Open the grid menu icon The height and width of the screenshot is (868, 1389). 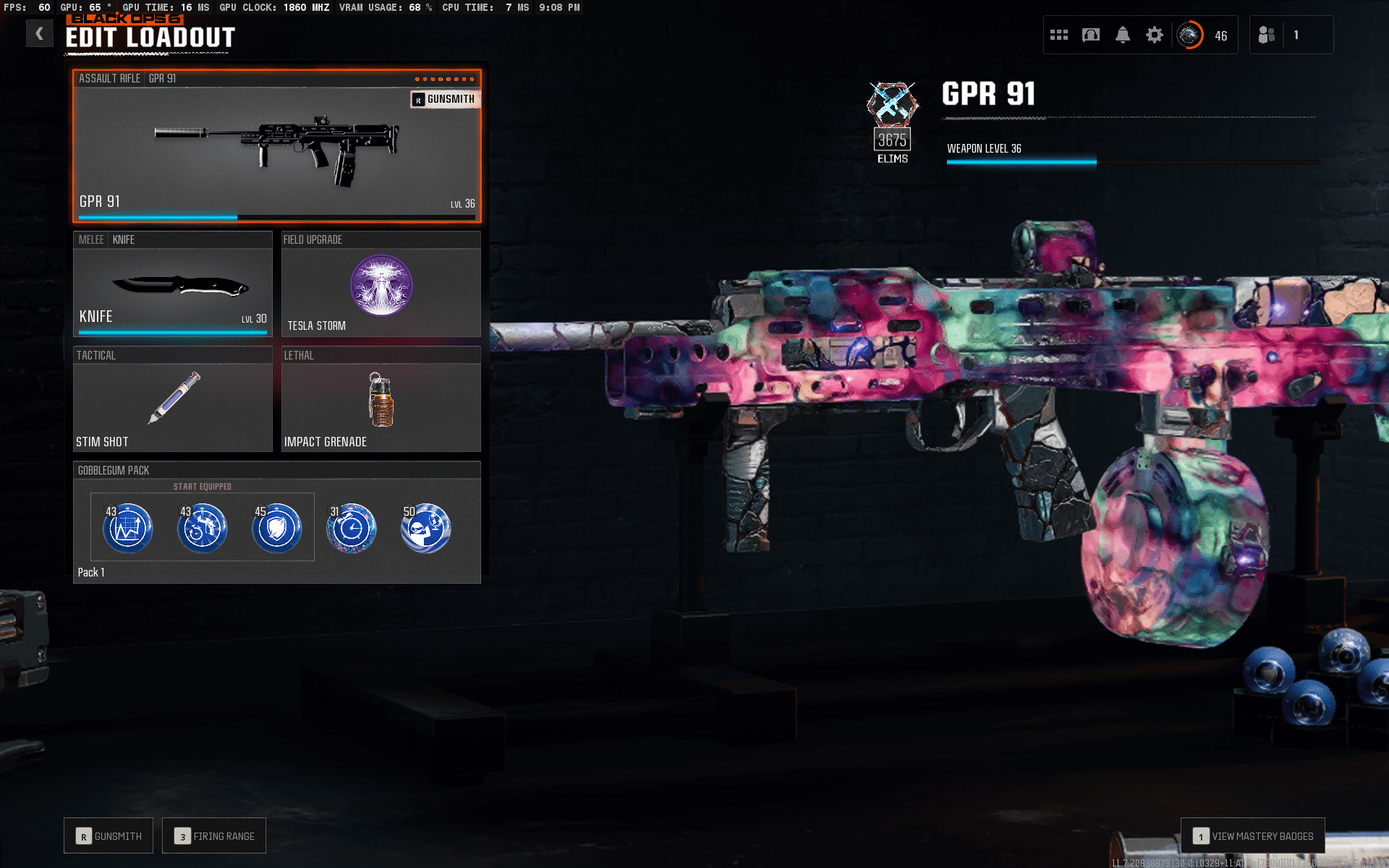tap(1059, 35)
